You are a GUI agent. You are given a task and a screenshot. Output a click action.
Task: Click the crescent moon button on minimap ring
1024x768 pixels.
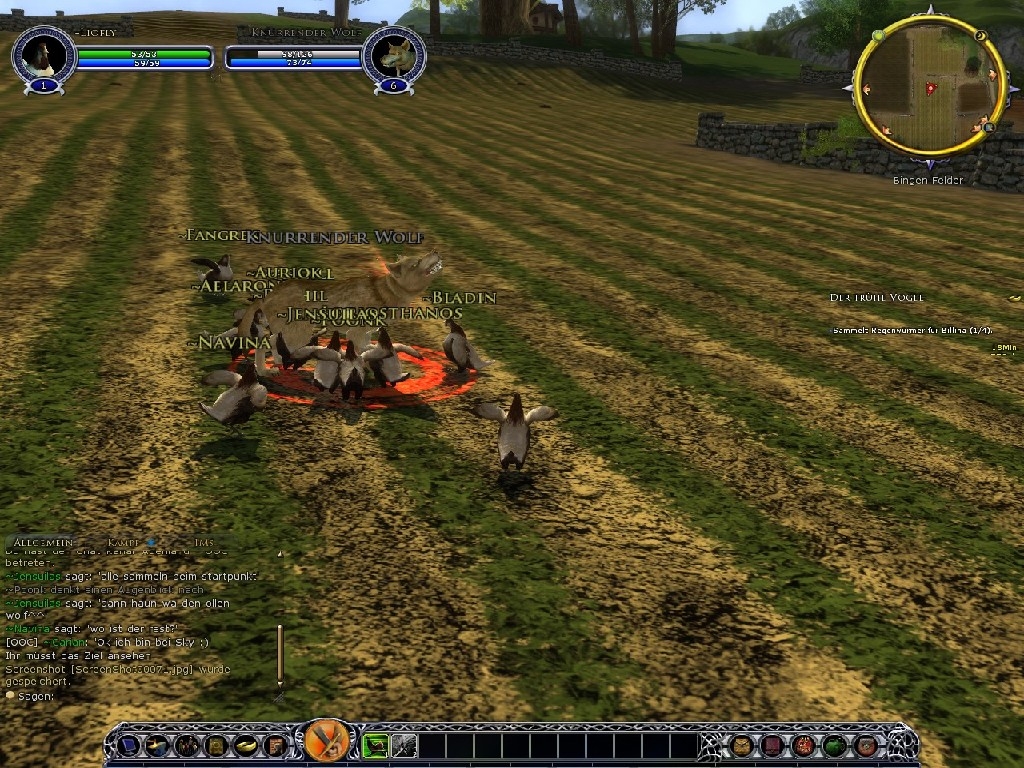981,37
